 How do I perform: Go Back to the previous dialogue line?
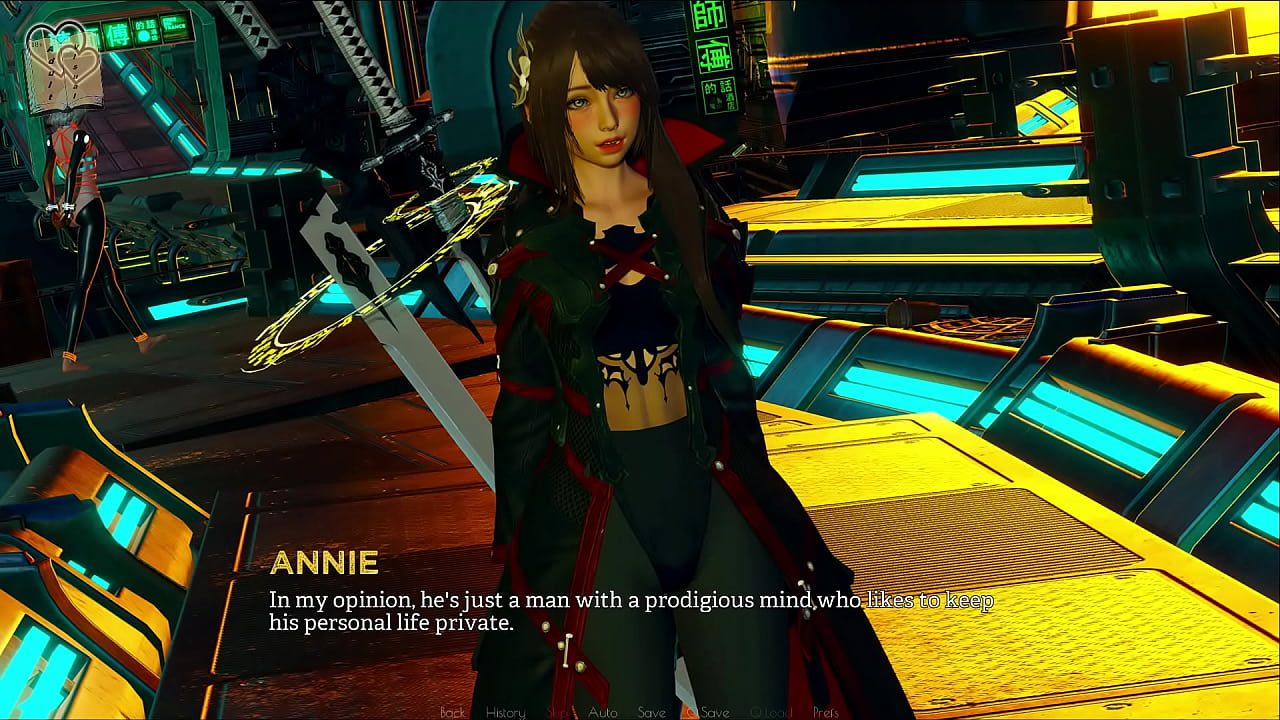tap(452, 712)
